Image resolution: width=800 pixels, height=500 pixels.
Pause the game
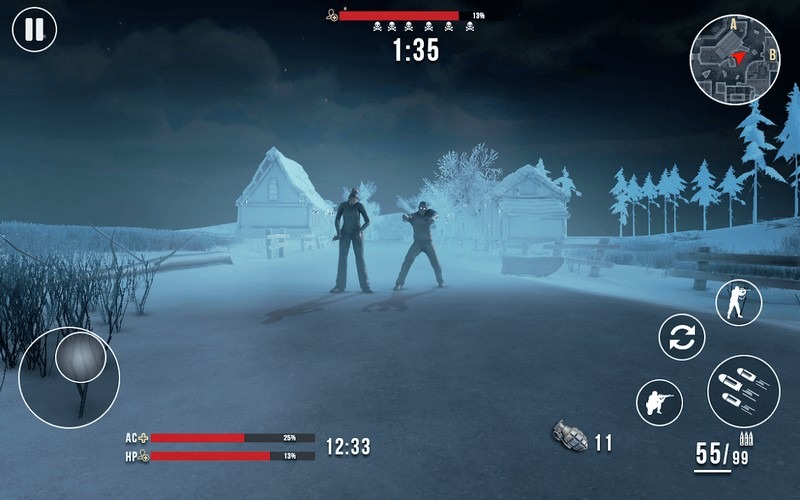coord(34,30)
